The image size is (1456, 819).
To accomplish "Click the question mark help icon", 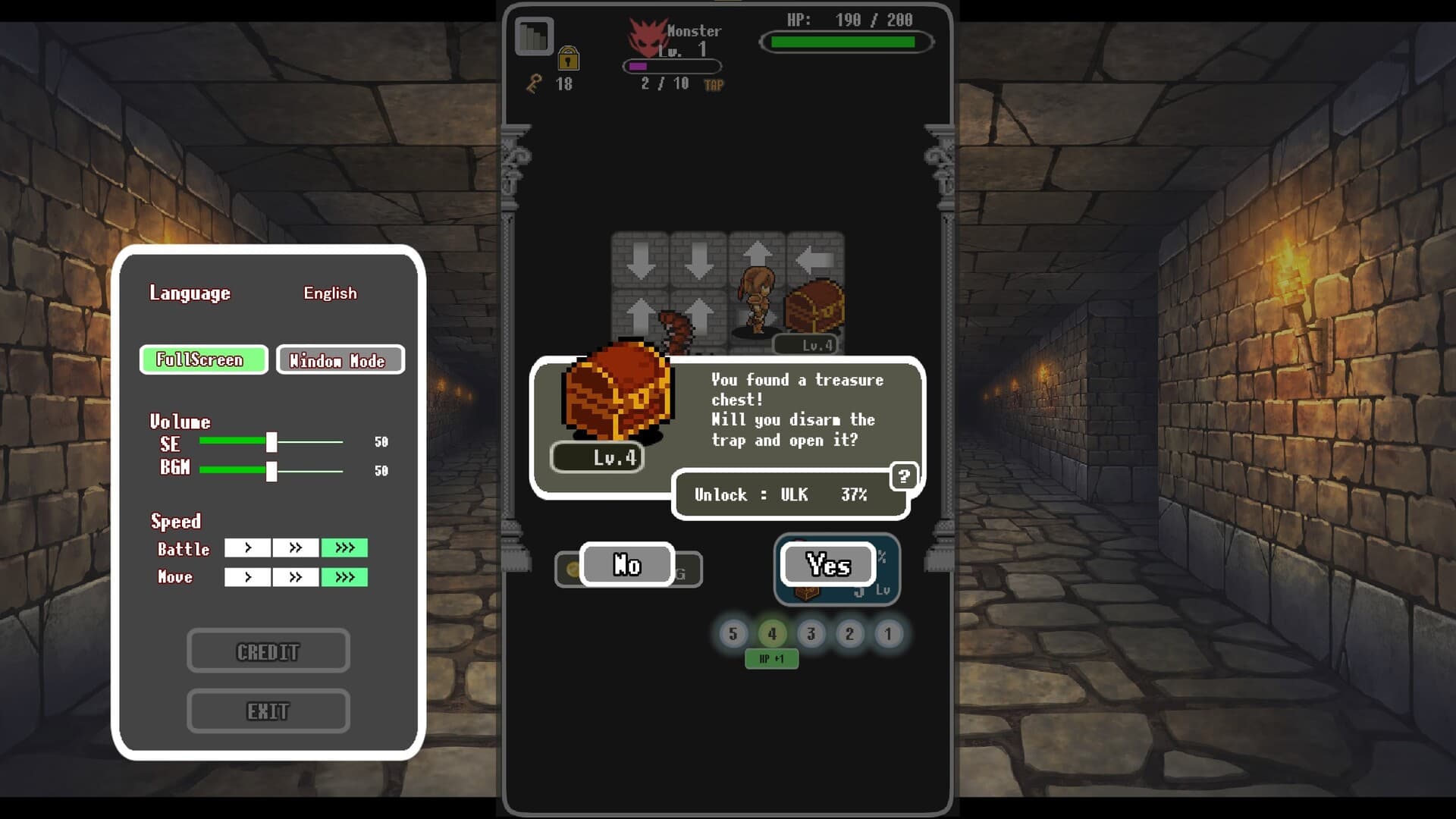I will (x=904, y=476).
